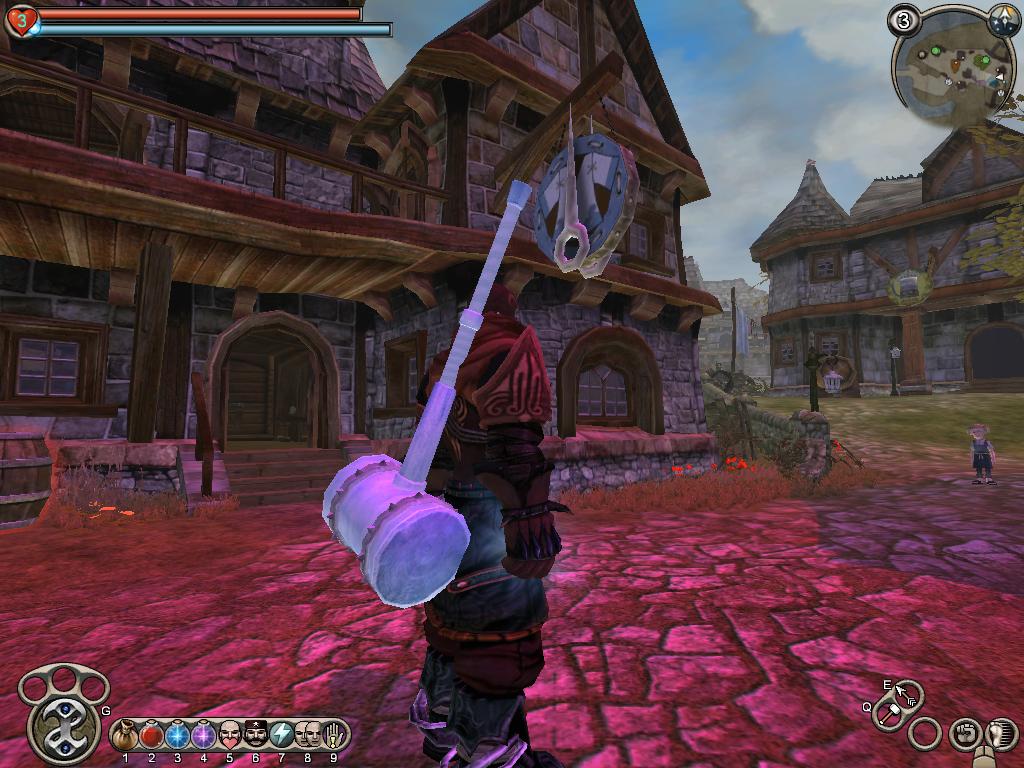This screenshot has height=768, width=1024.
Task: Click the glowing hand icon in hotbar
Action: point(333,735)
